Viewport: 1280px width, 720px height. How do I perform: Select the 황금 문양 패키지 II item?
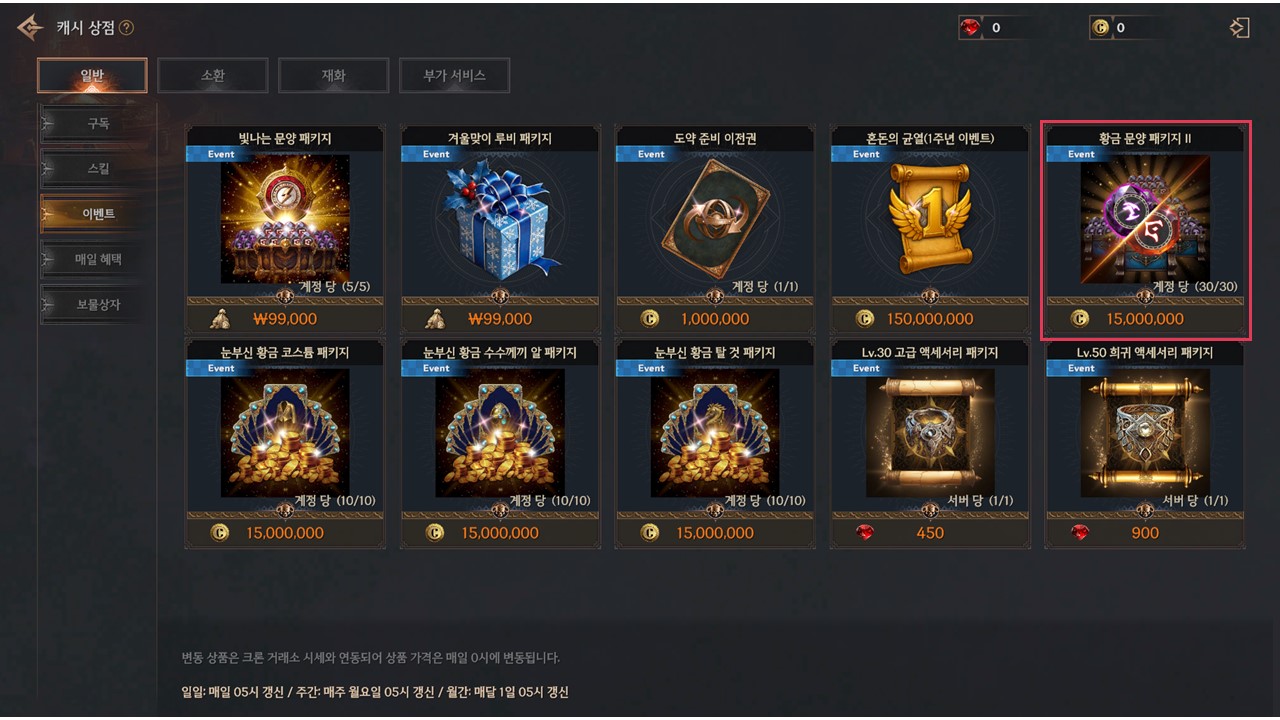[x=1145, y=220]
